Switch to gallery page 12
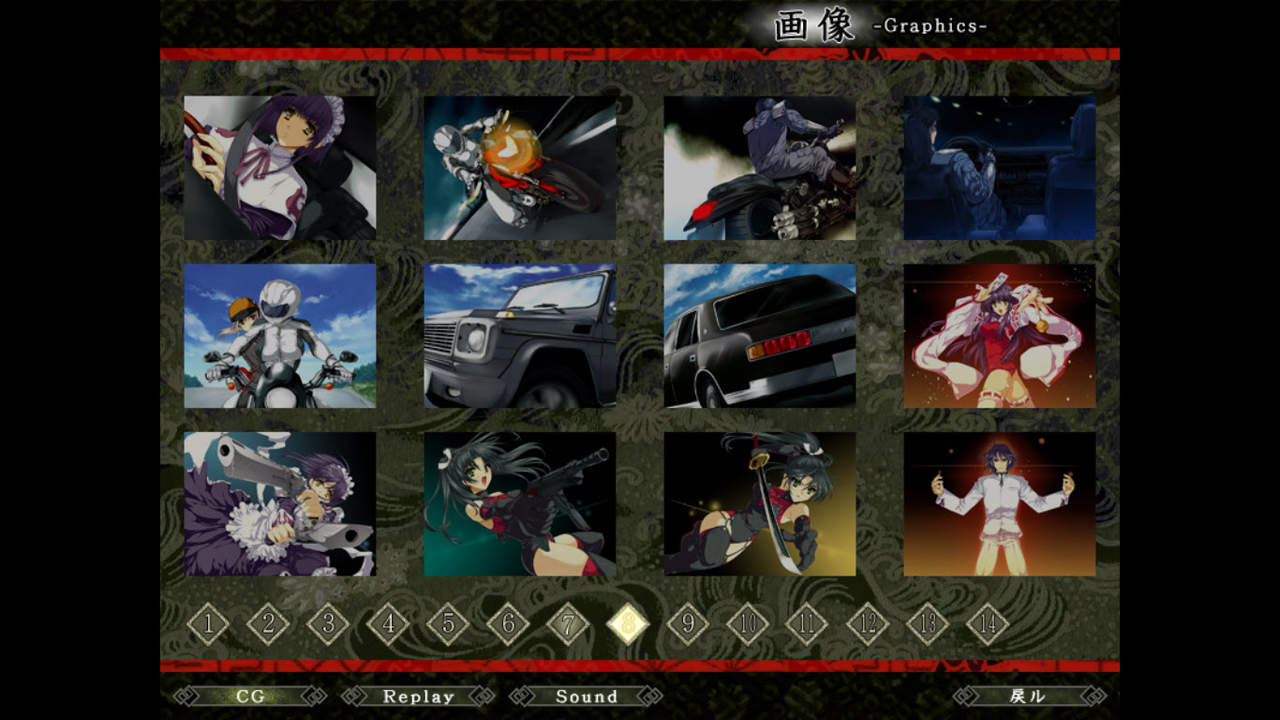The height and width of the screenshot is (720, 1280). pyautogui.click(x=868, y=625)
